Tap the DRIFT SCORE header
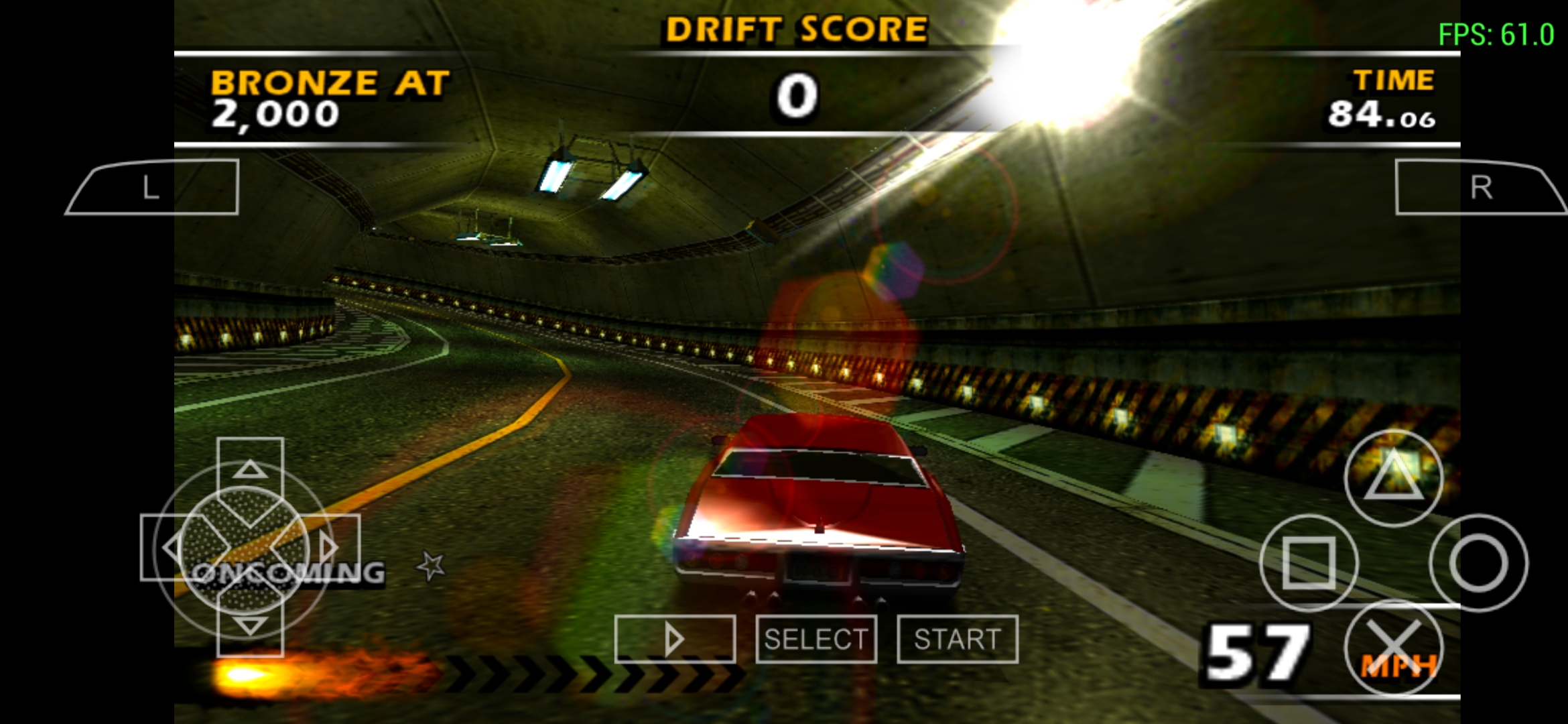1568x724 pixels. click(x=795, y=29)
